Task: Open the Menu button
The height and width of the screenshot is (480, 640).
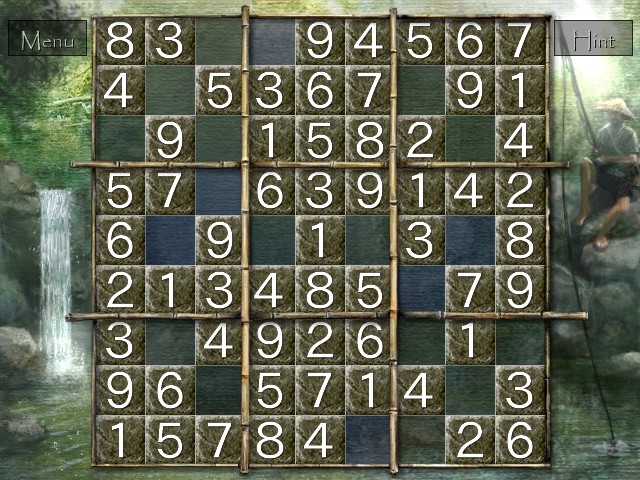Action: [x=48, y=41]
